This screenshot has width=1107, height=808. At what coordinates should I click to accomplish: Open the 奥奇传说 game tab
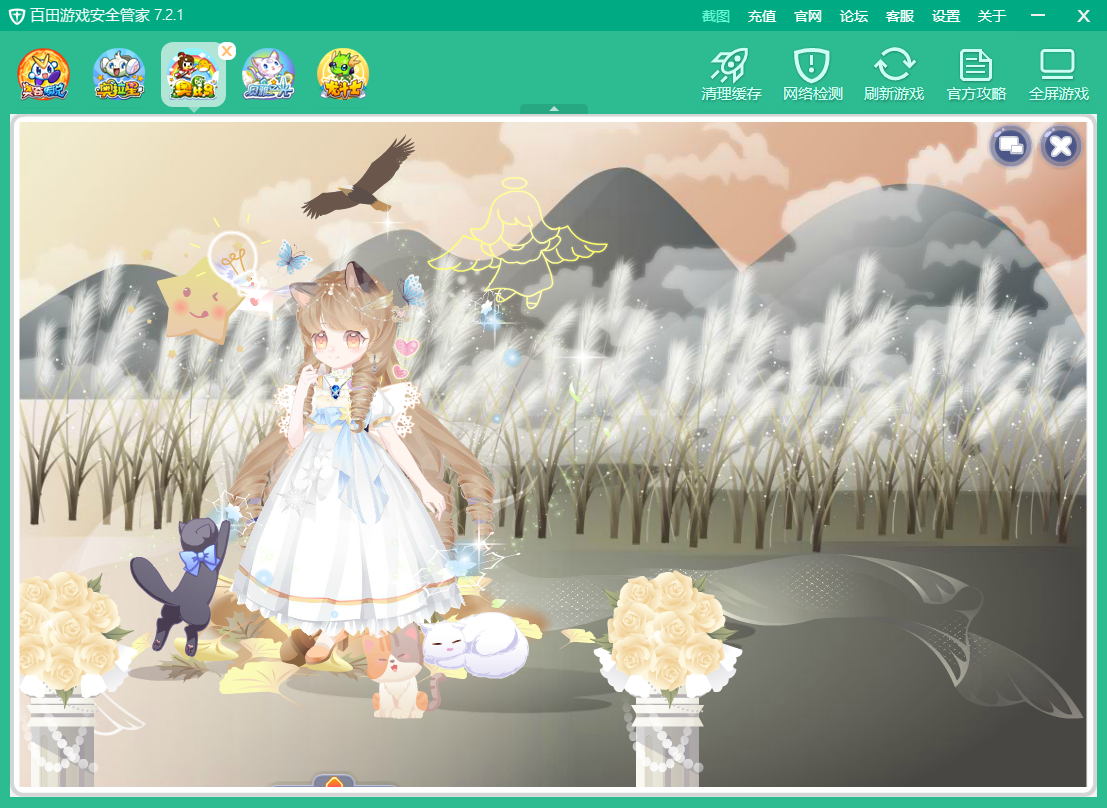coord(44,74)
